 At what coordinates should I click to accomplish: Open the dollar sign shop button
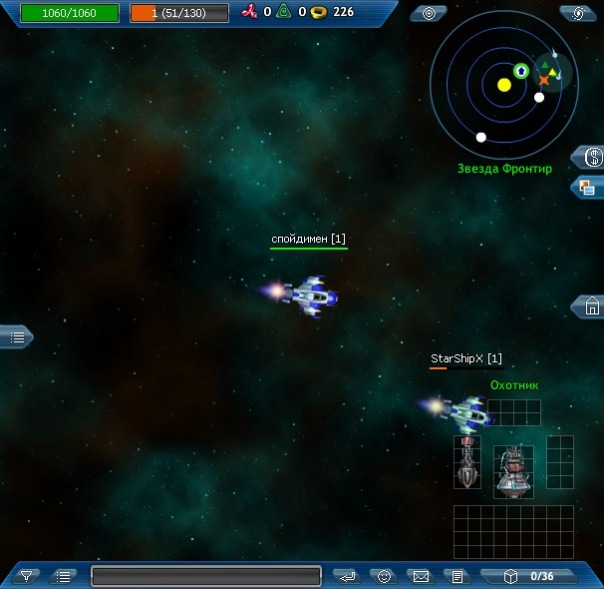pyautogui.click(x=591, y=156)
